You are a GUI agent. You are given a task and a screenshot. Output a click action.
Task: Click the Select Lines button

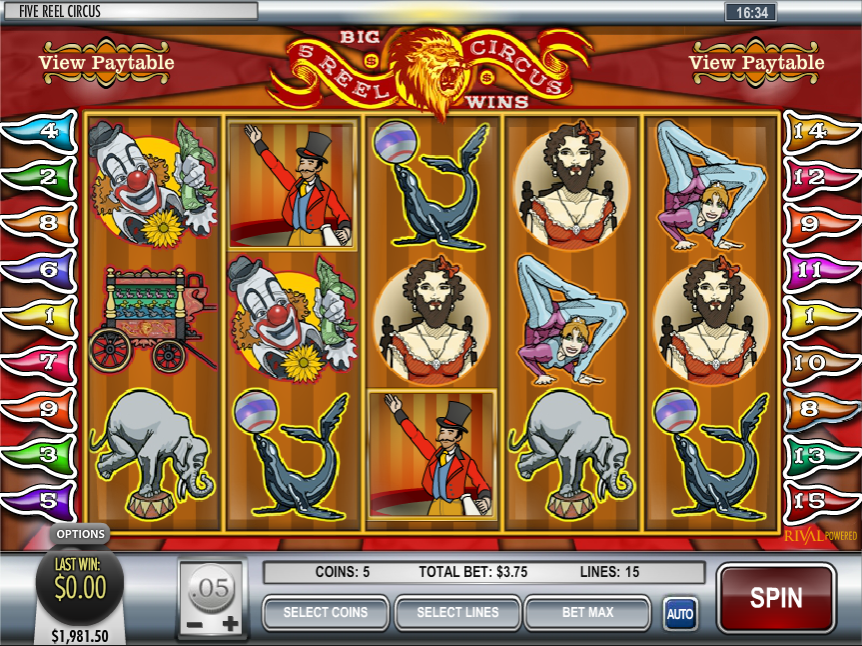point(457,612)
